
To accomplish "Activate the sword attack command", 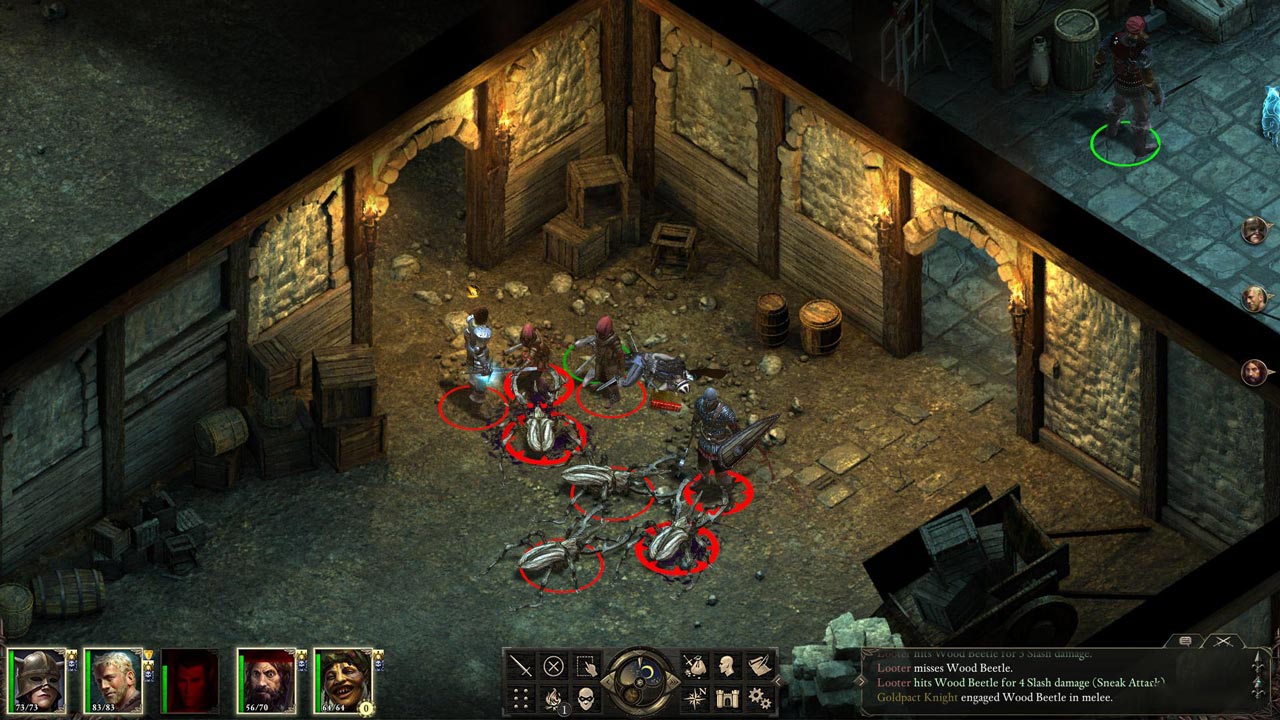I will point(521,666).
